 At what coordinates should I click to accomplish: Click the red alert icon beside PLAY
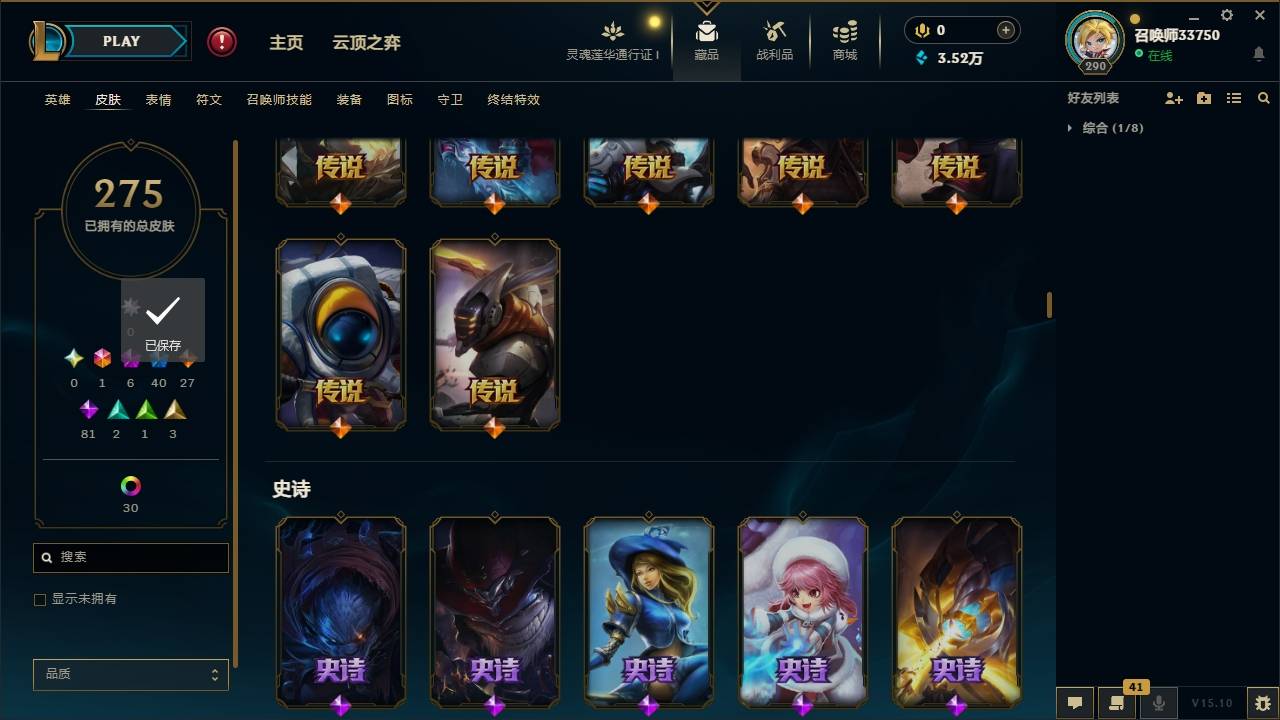[220, 41]
